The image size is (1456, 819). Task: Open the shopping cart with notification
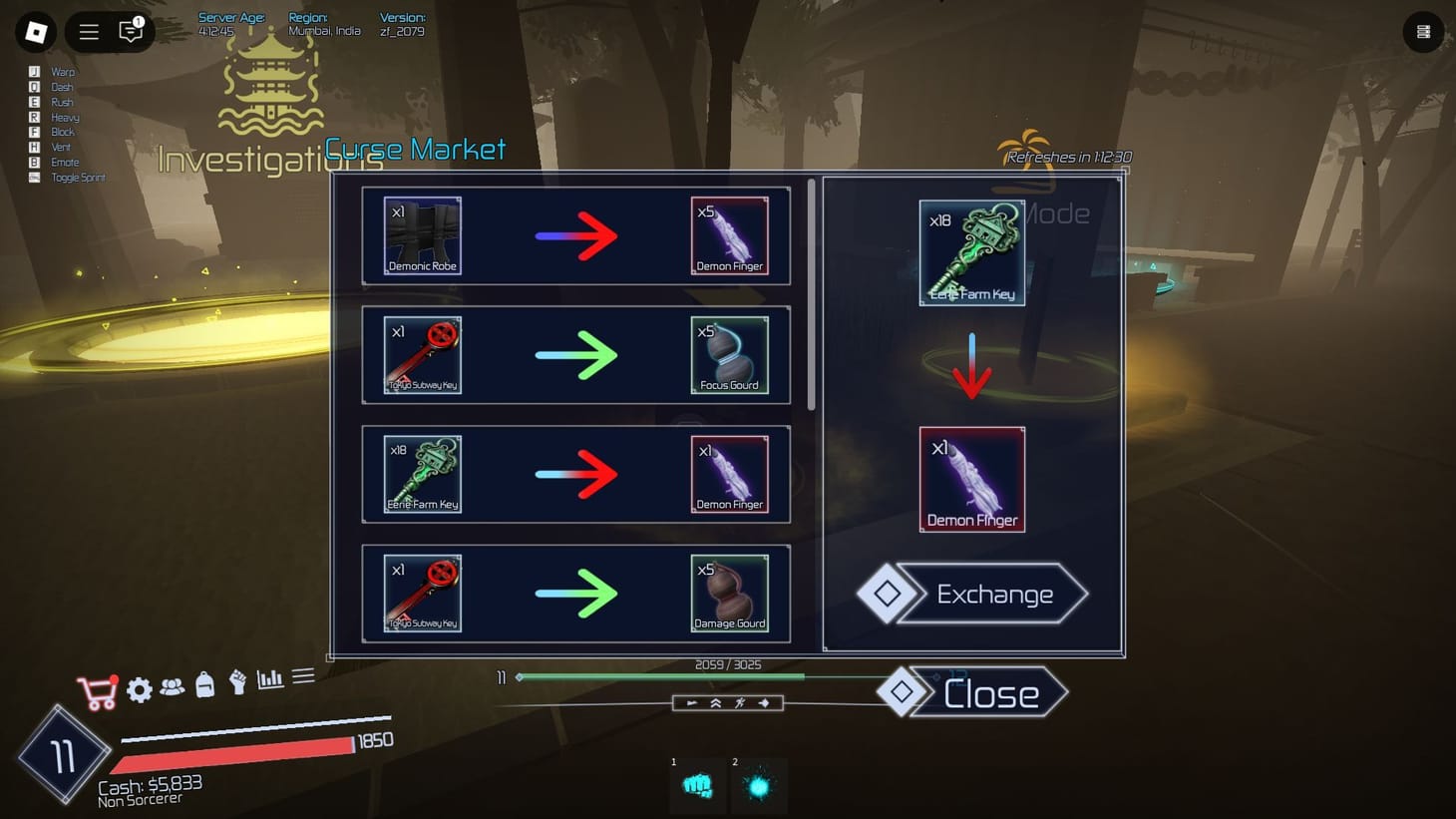[97, 689]
